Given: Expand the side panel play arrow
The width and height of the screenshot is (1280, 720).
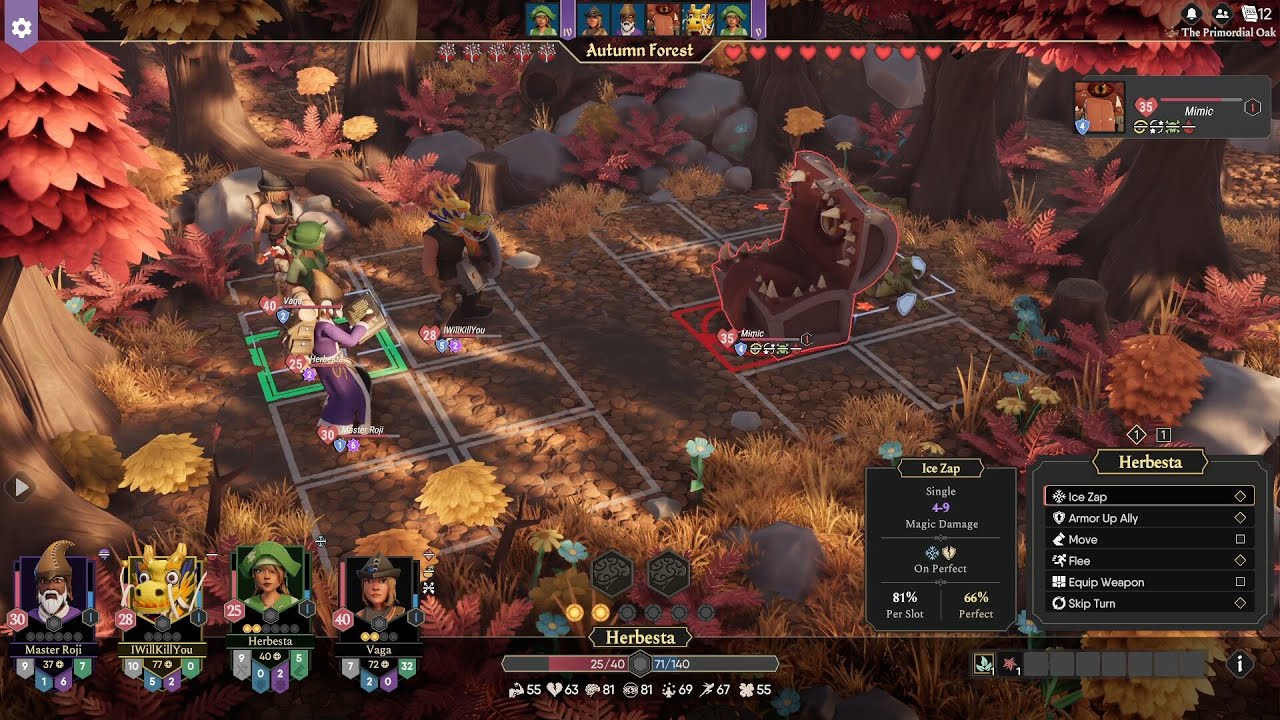Looking at the screenshot, I should (19, 488).
